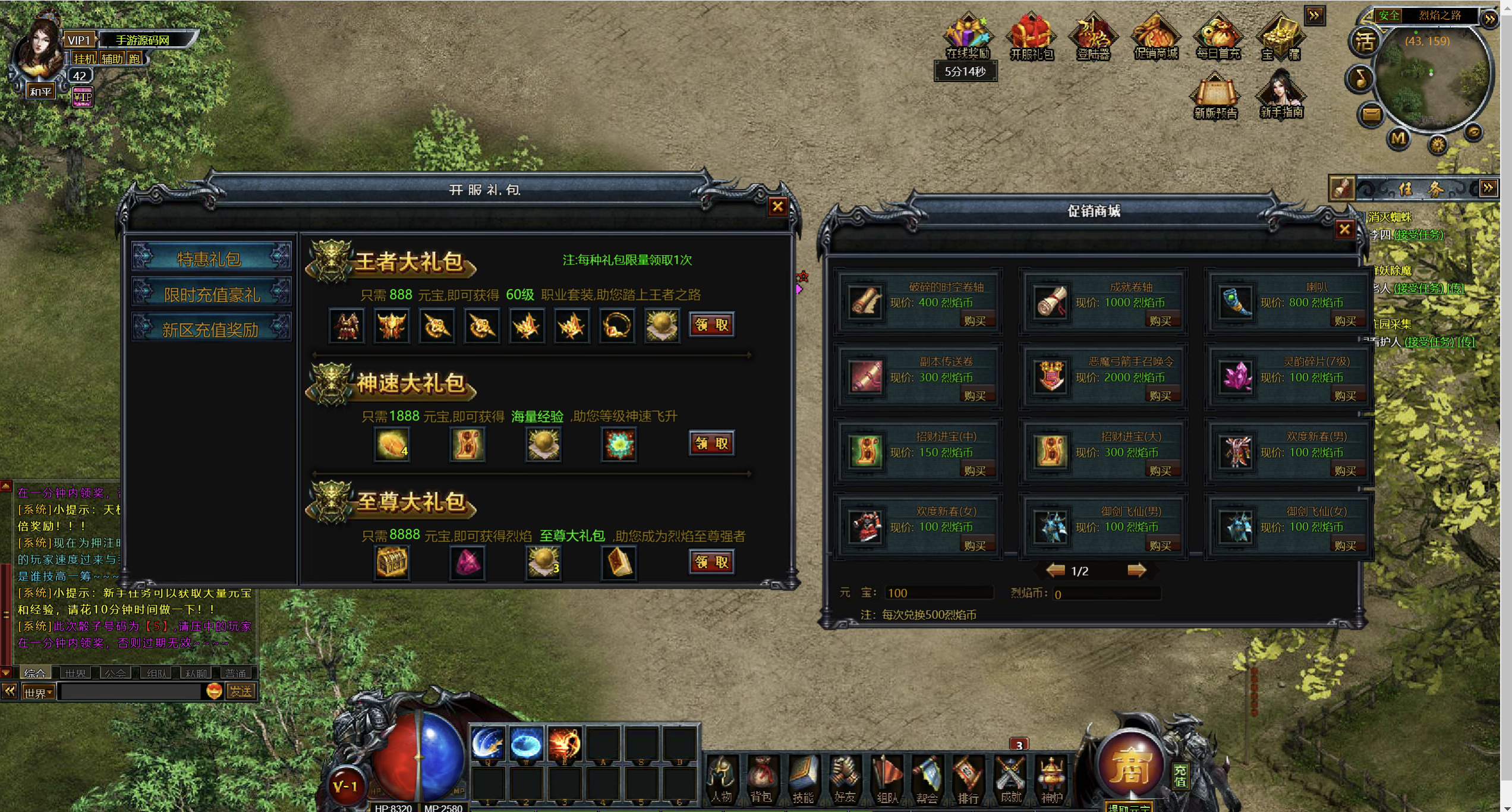The height and width of the screenshot is (812, 1512).
Task: Go to next shop page arrow
Action: pyautogui.click(x=1136, y=571)
